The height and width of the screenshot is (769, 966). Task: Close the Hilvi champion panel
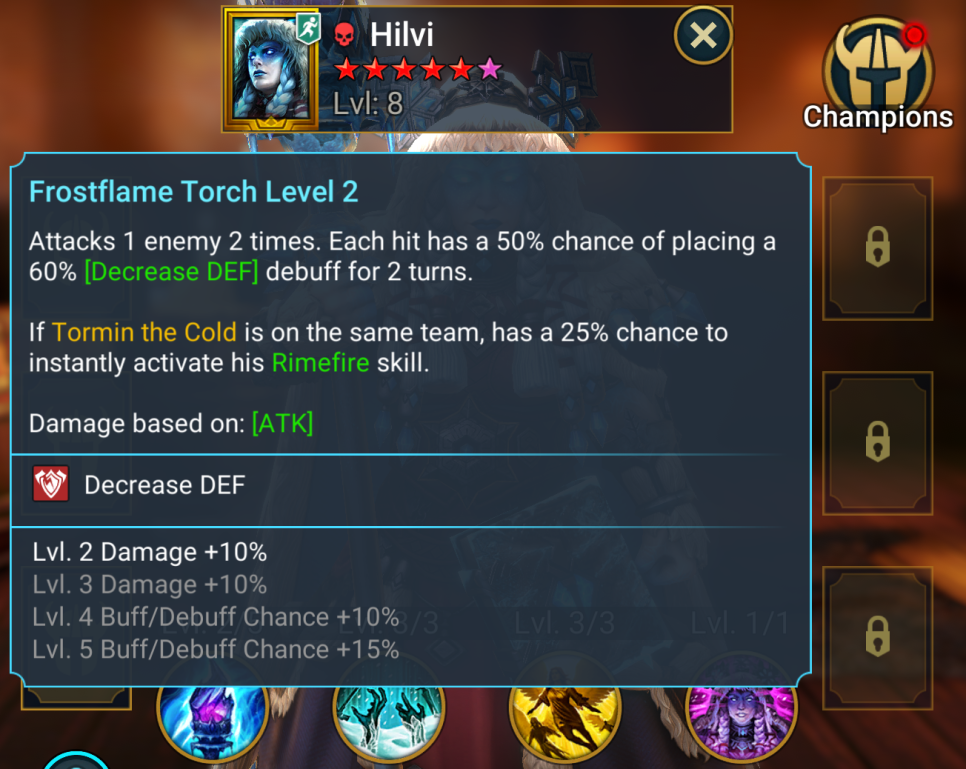pyautogui.click(x=703, y=37)
